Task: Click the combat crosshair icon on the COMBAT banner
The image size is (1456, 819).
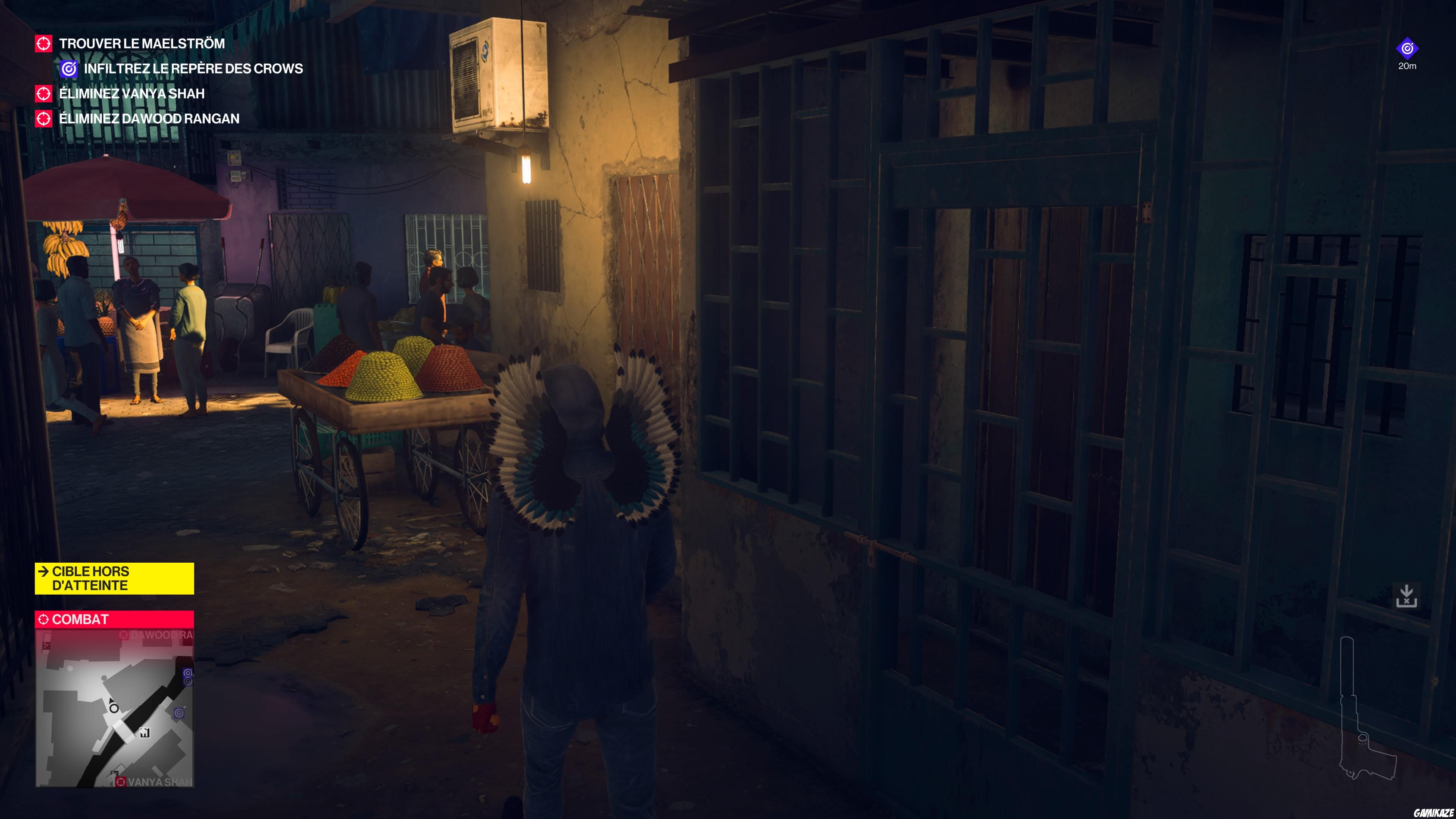Action: (x=44, y=620)
